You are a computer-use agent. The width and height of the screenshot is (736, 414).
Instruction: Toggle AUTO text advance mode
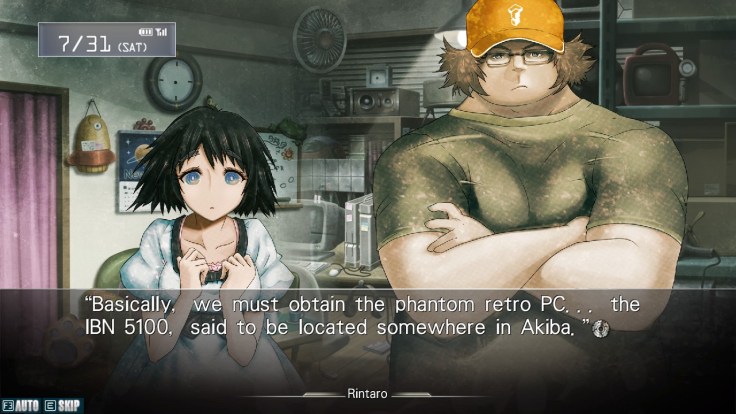(23, 405)
